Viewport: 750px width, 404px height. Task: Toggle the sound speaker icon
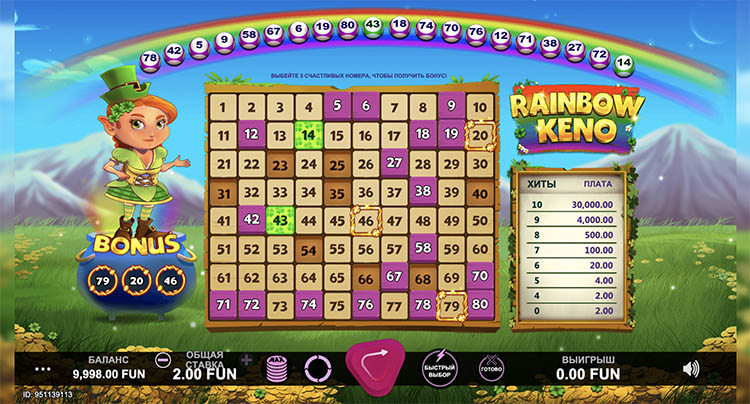pyautogui.click(x=690, y=368)
